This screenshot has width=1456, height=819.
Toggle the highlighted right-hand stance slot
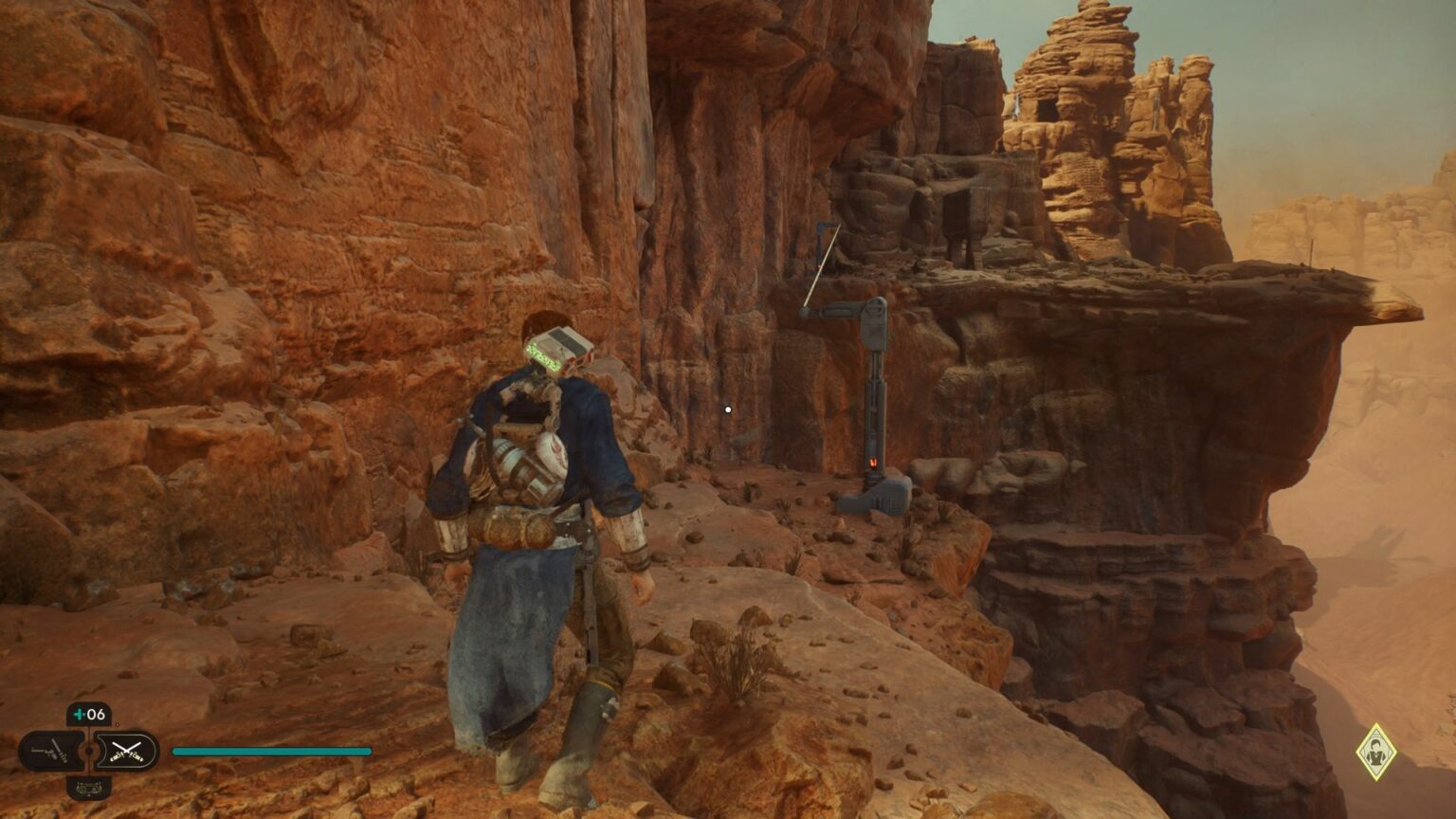pos(126,752)
